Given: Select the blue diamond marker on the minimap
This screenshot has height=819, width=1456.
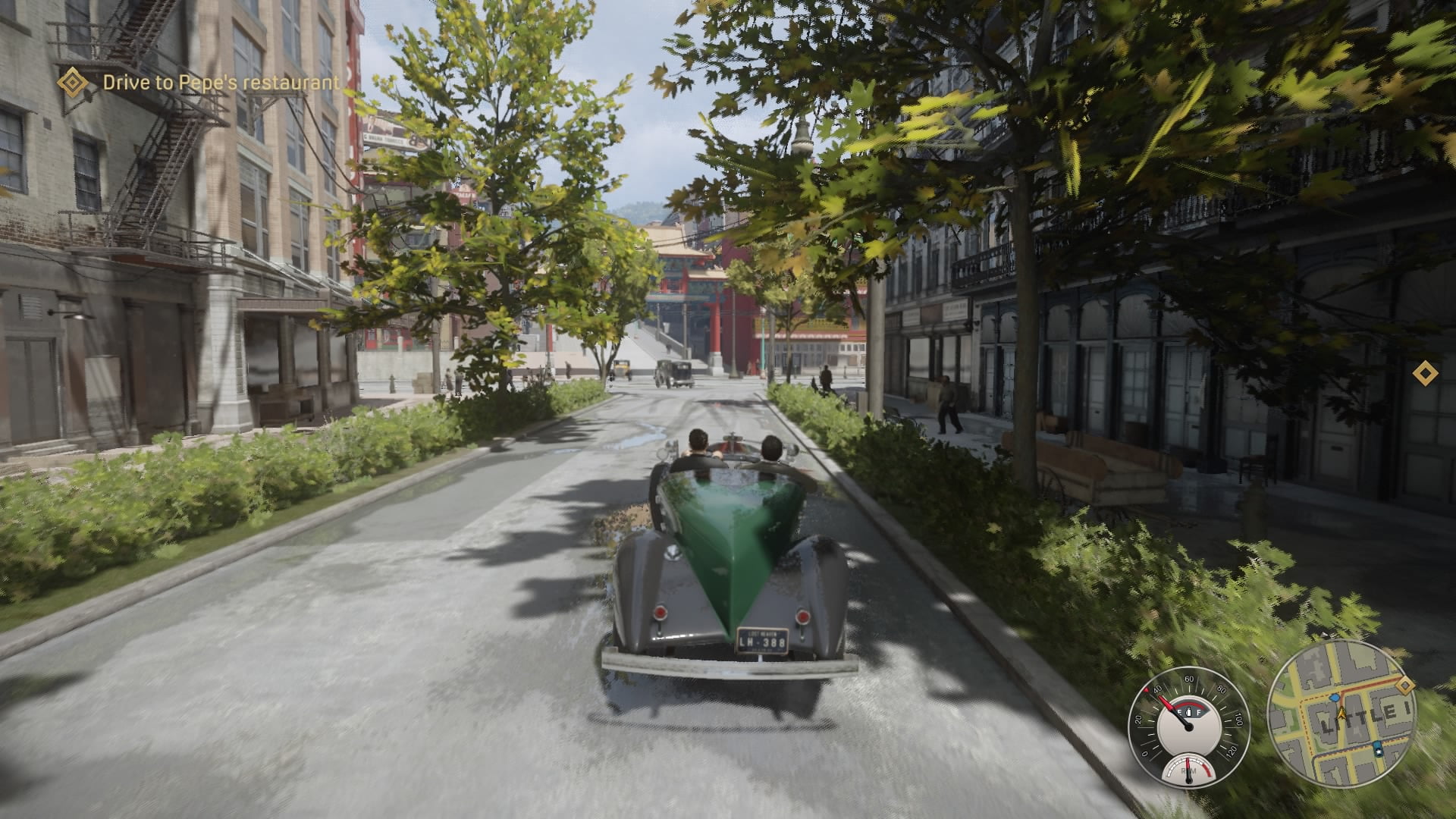Looking at the screenshot, I should 1335,698.
